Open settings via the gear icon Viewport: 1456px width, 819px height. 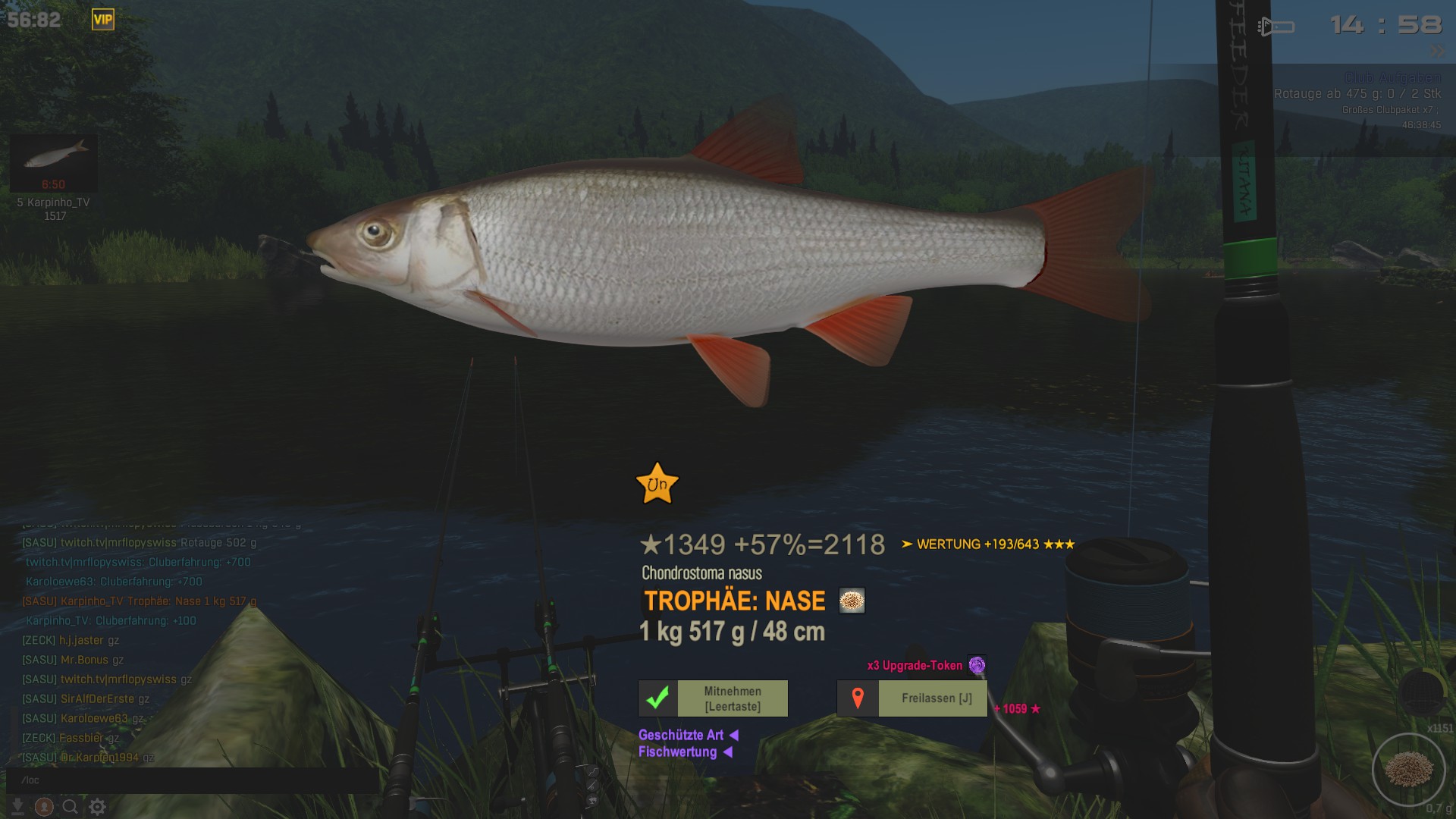pos(97,807)
